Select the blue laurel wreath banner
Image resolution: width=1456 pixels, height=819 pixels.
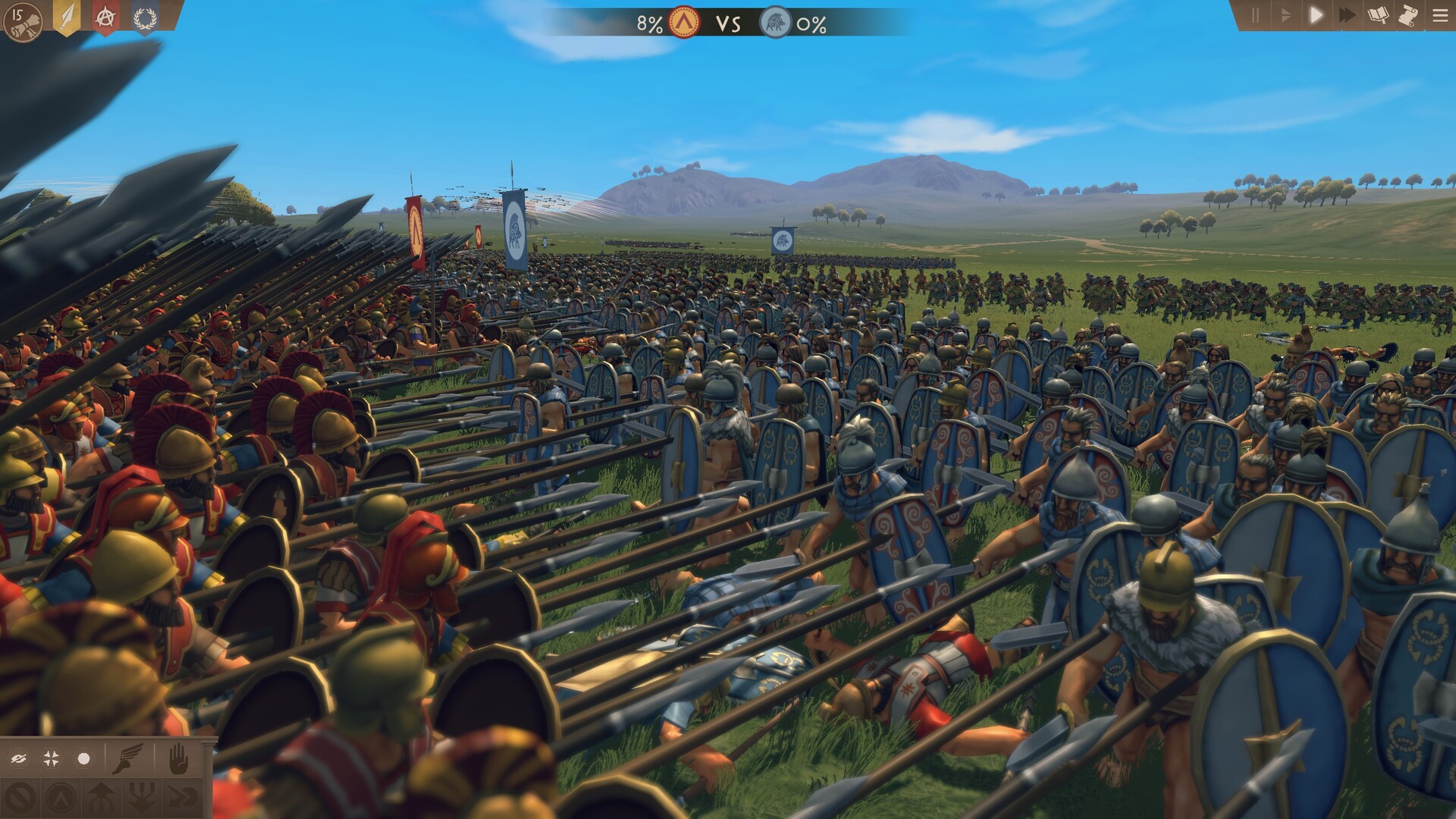tap(144, 17)
